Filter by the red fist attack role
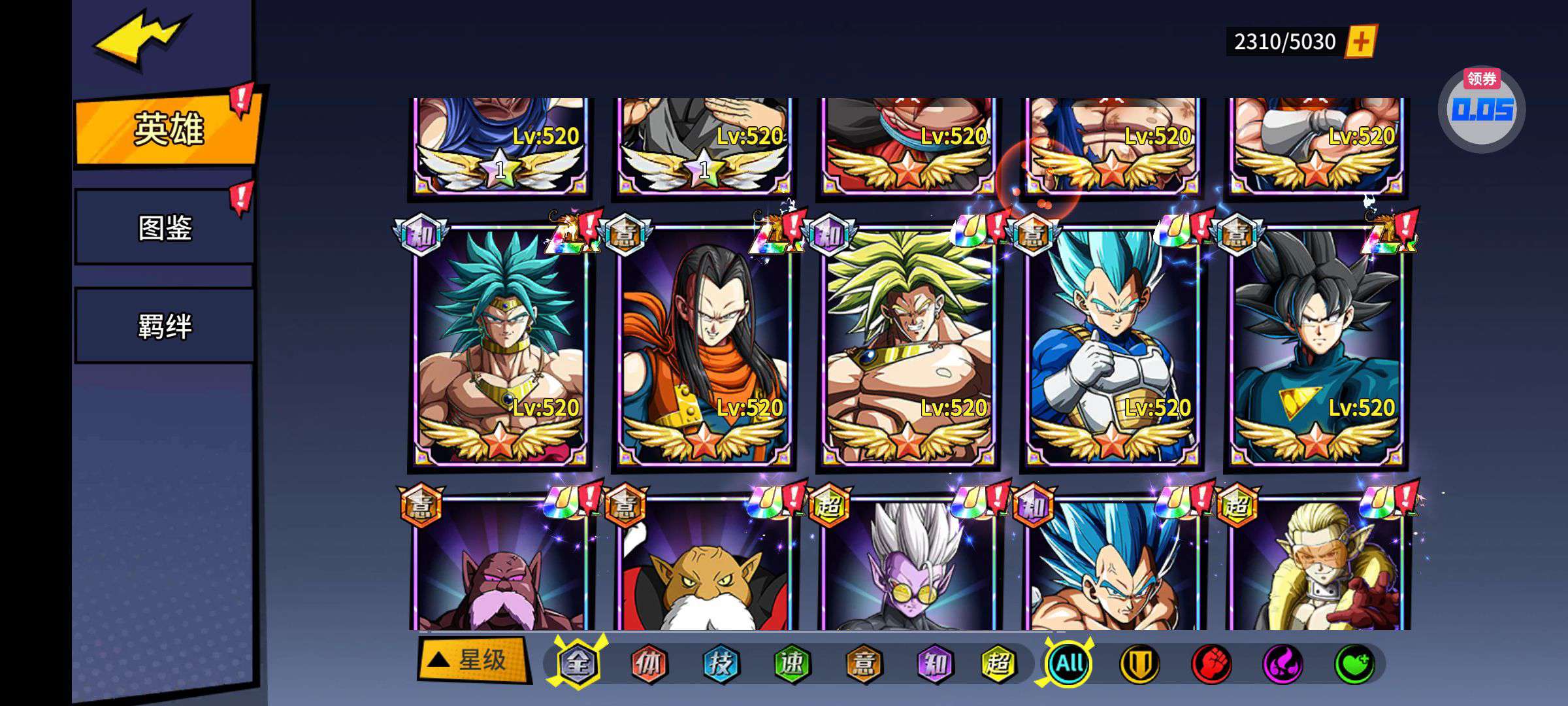This screenshot has width=1568, height=706. 1211,664
